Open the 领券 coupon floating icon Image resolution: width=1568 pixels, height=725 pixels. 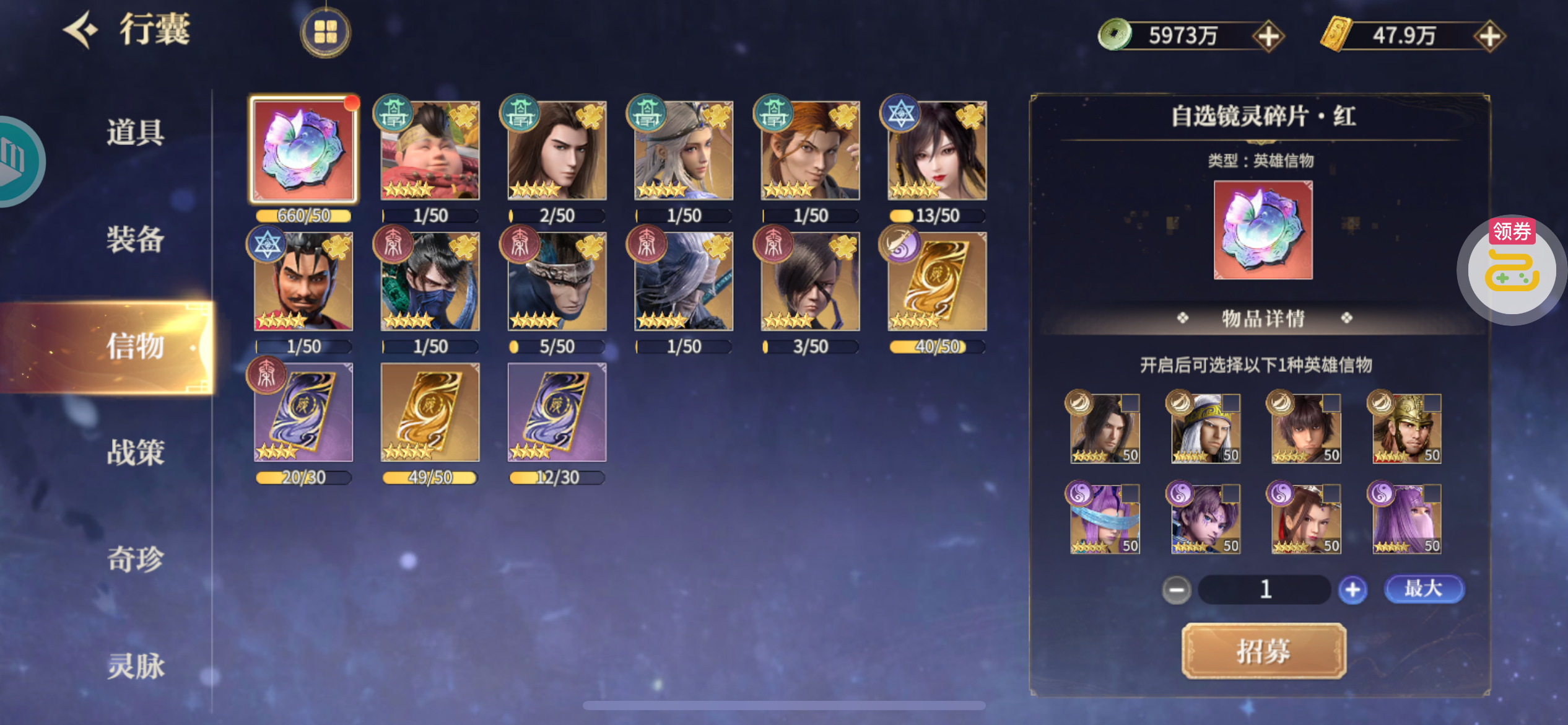1512,270
